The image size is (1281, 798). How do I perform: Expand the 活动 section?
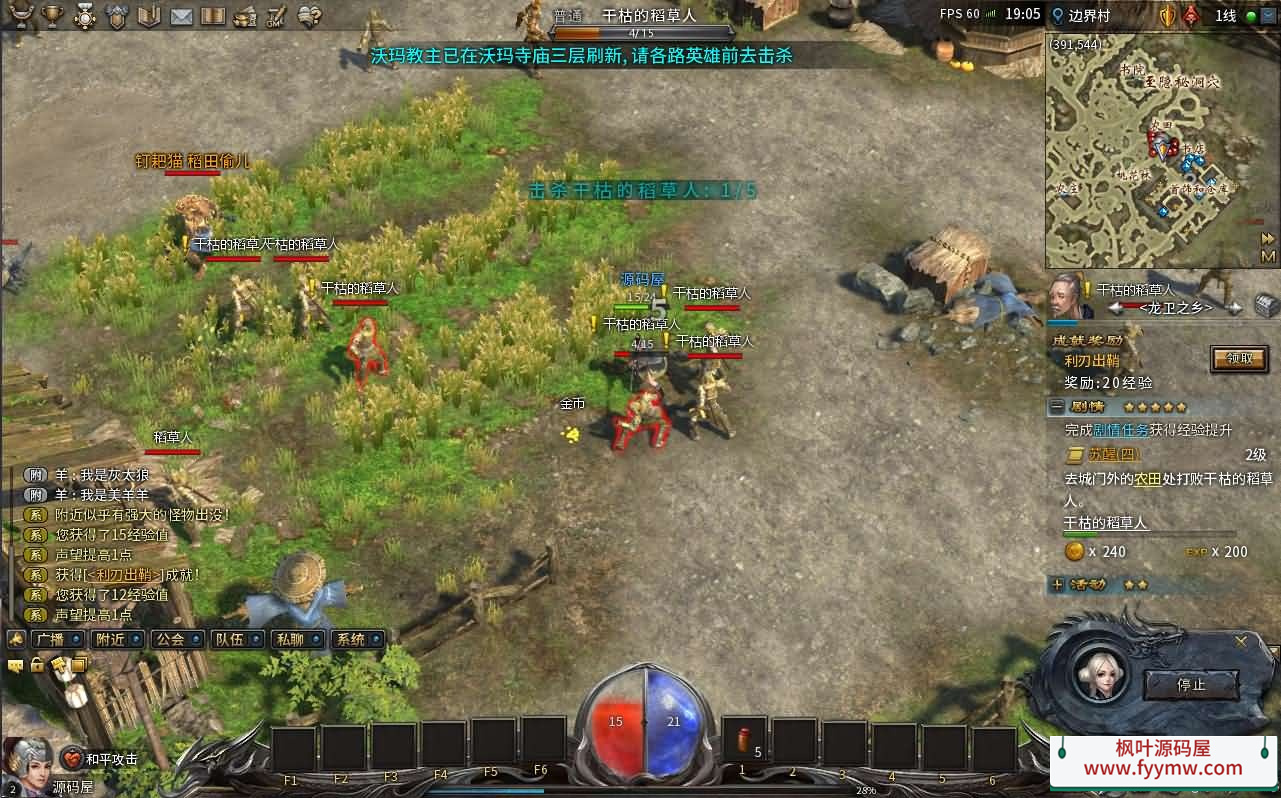click(x=1057, y=584)
